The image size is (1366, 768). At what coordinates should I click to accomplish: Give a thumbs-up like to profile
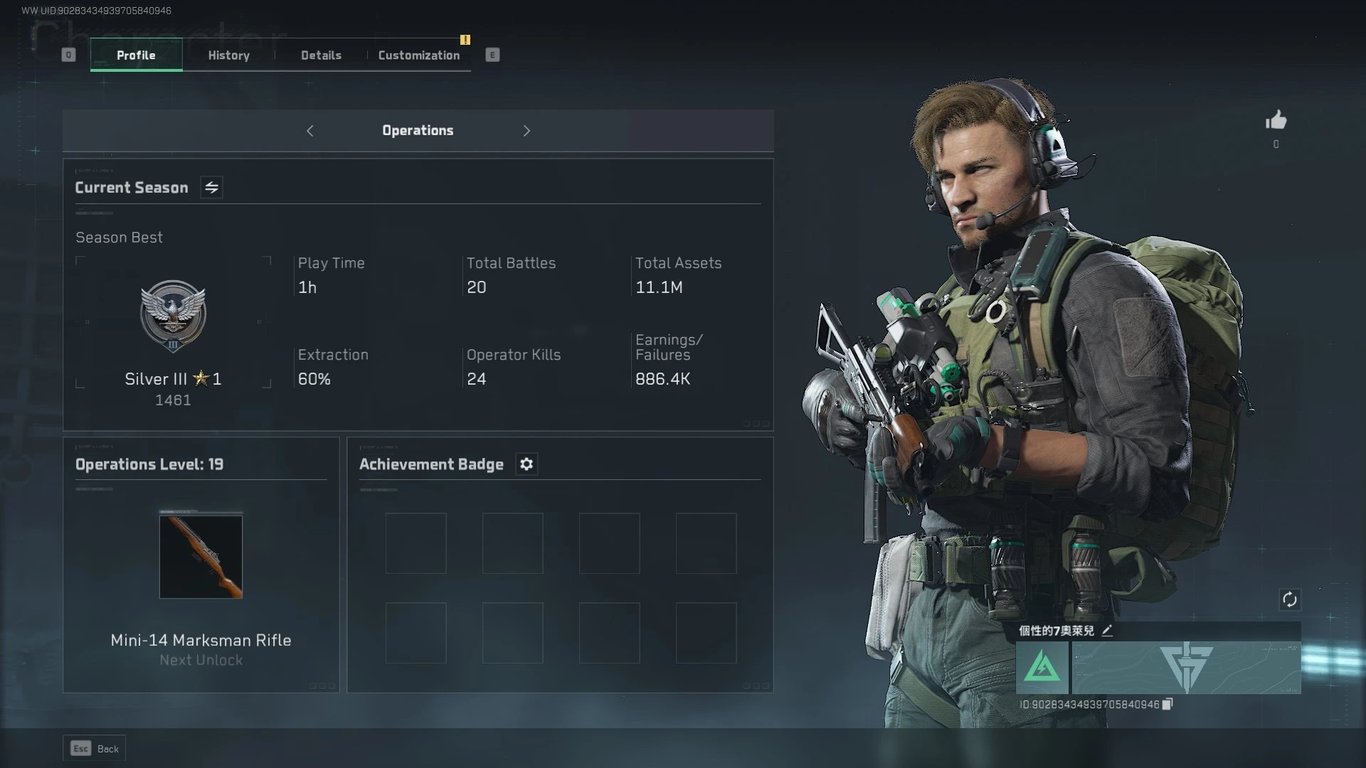tap(1276, 121)
